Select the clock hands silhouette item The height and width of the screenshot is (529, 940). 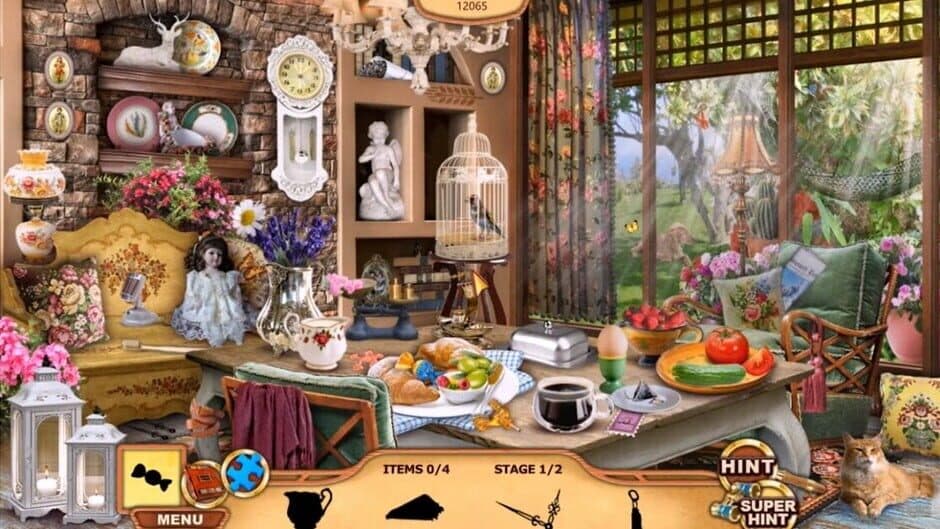coord(530,510)
